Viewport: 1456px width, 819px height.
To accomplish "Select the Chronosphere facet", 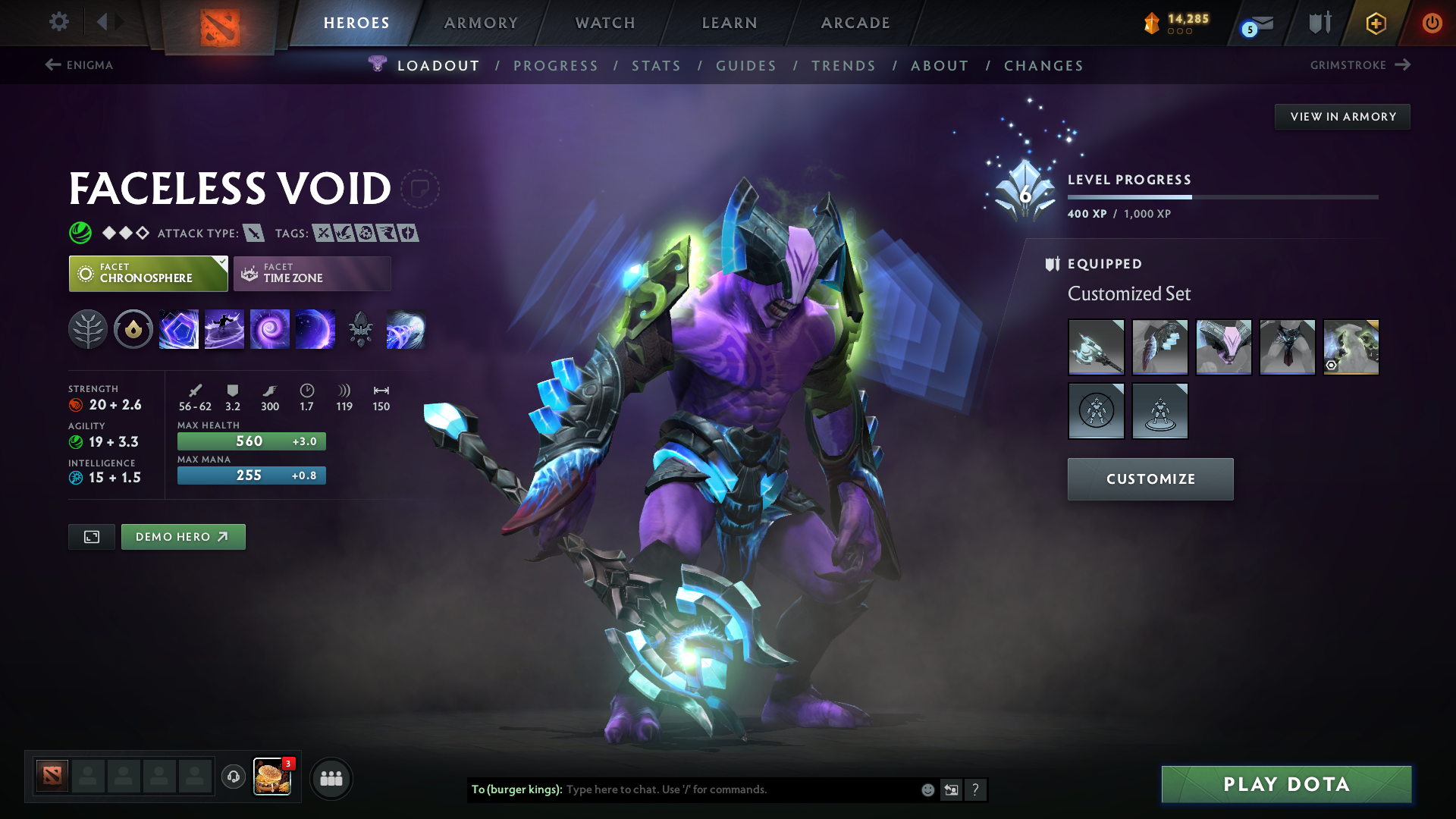I will (148, 273).
